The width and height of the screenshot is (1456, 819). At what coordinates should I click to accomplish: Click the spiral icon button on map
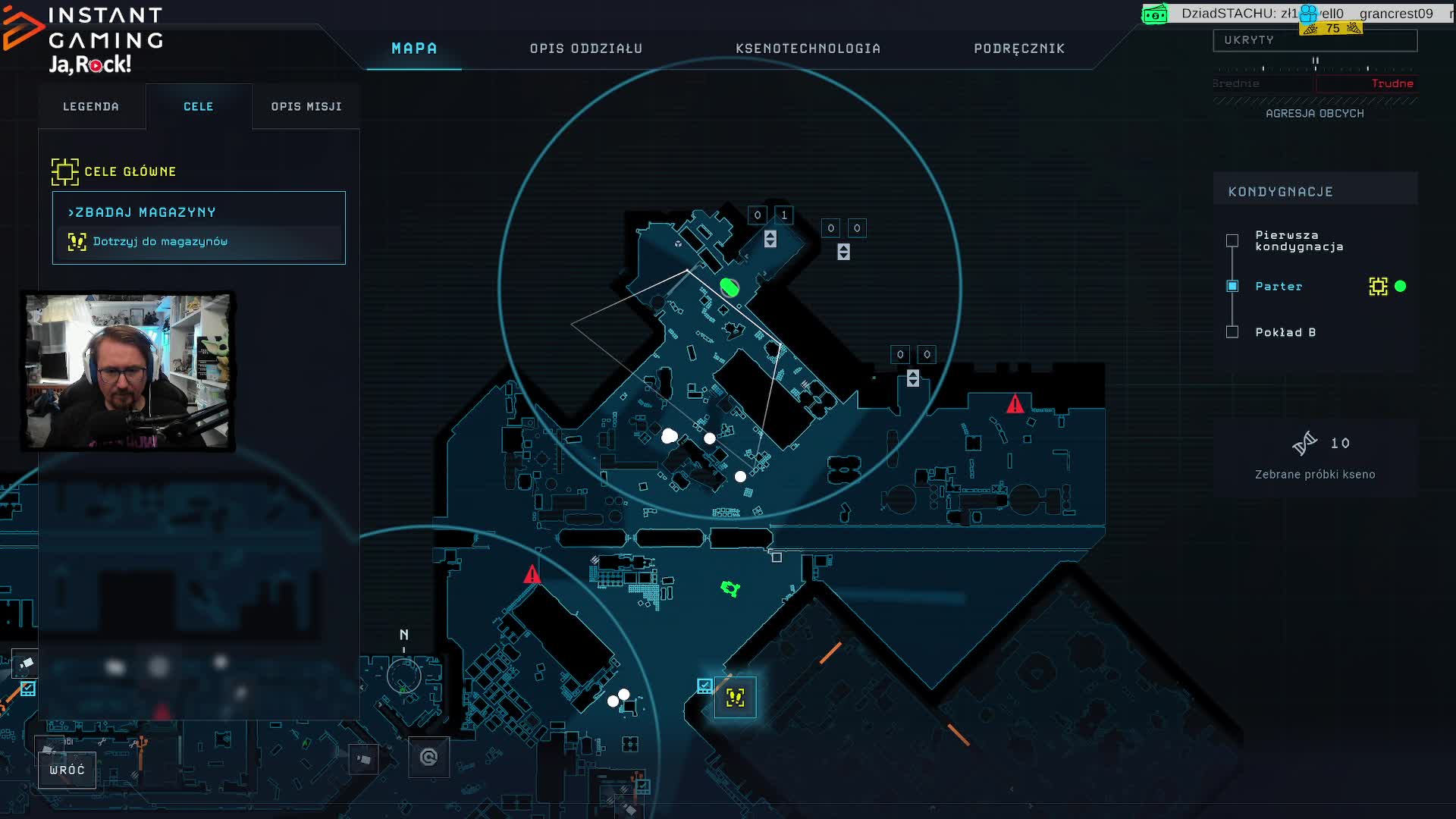(428, 757)
